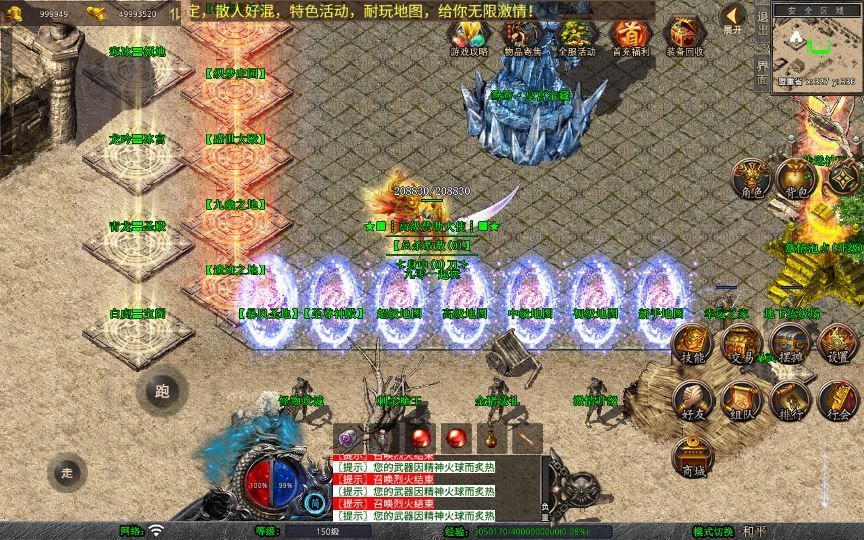This screenshot has width=864, height=540.
Task: Toggle the 走 walk button
Action: pos(67,472)
